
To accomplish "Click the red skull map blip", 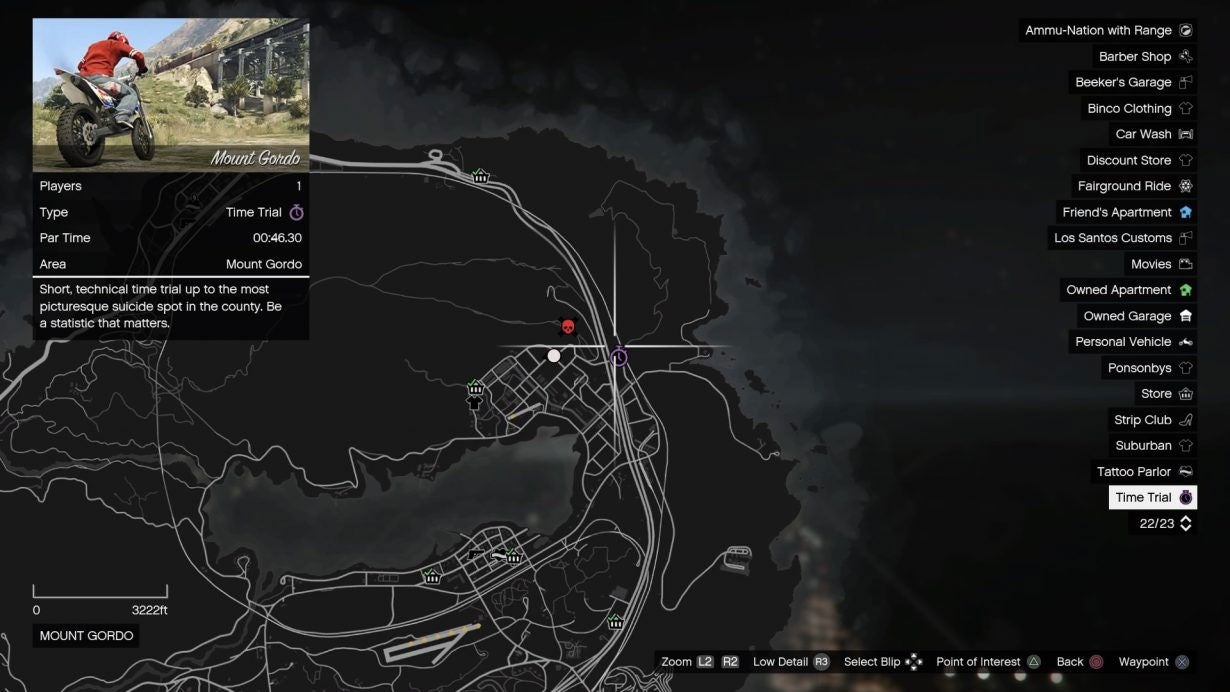I will click(567, 327).
